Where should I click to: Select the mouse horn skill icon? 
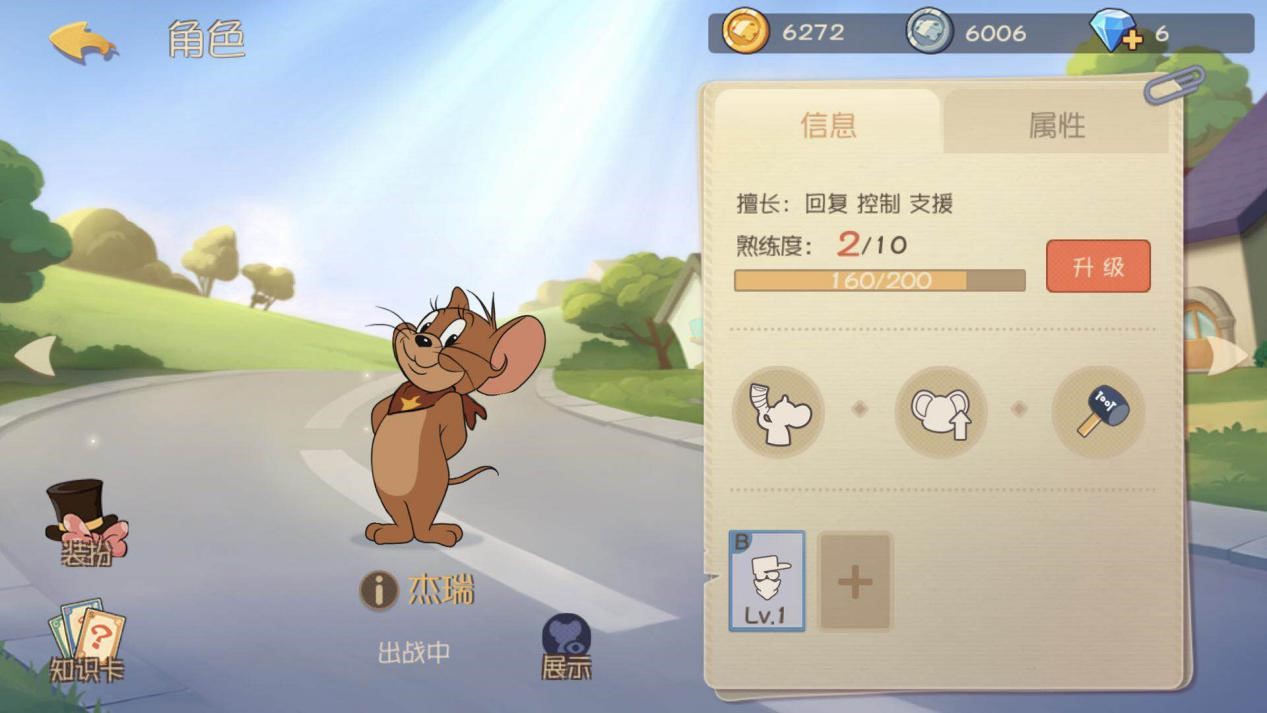[x=778, y=411]
